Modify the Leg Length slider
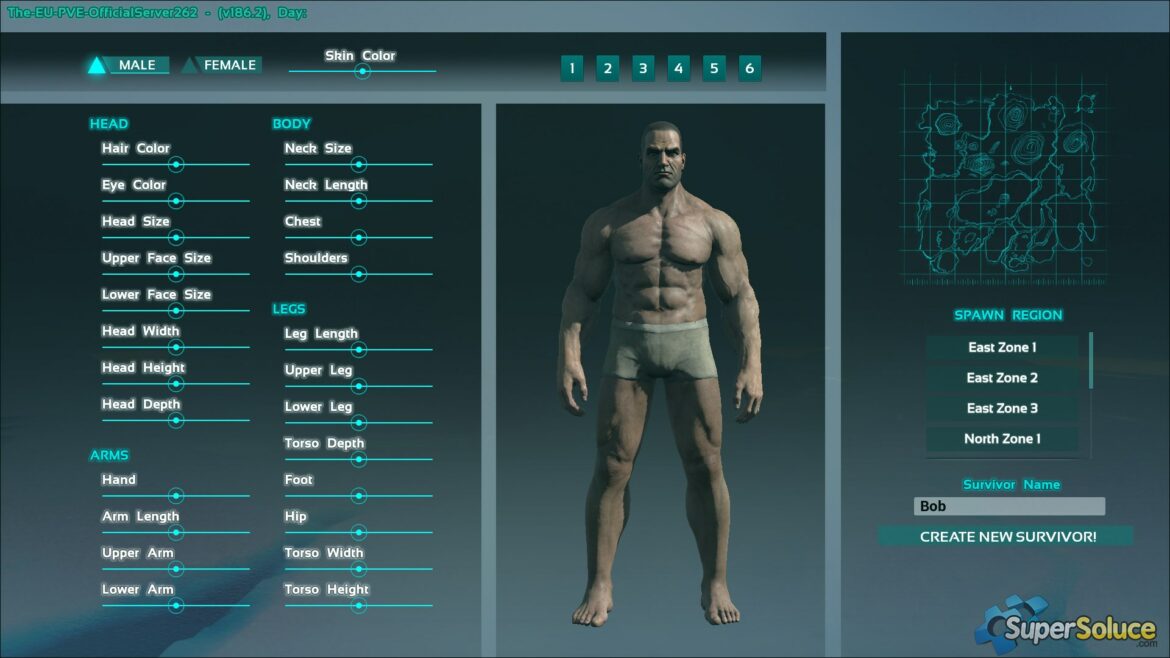 point(359,349)
